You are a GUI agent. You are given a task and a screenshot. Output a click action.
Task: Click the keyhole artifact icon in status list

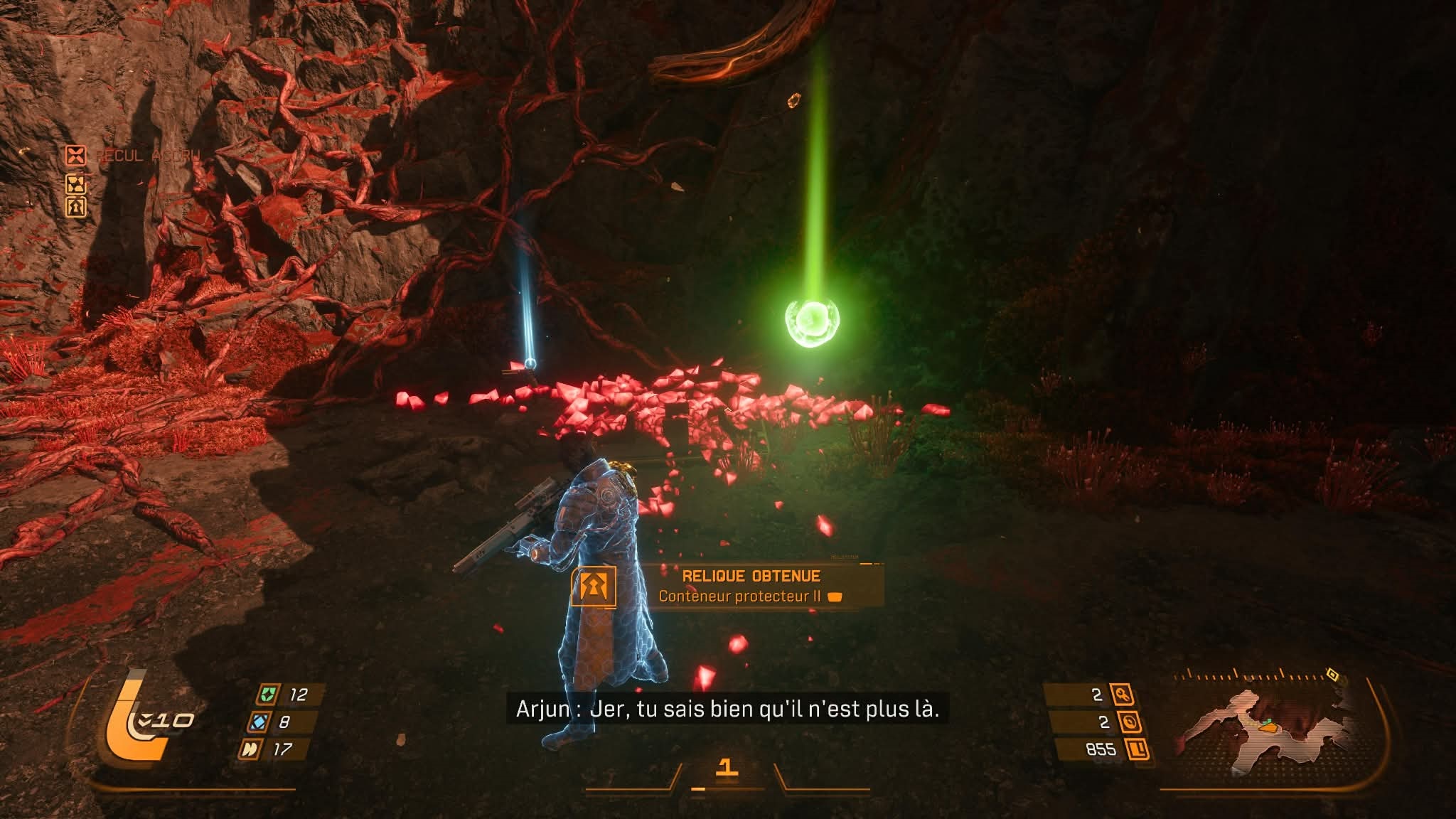pyautogui.click(x=75, y=207)
